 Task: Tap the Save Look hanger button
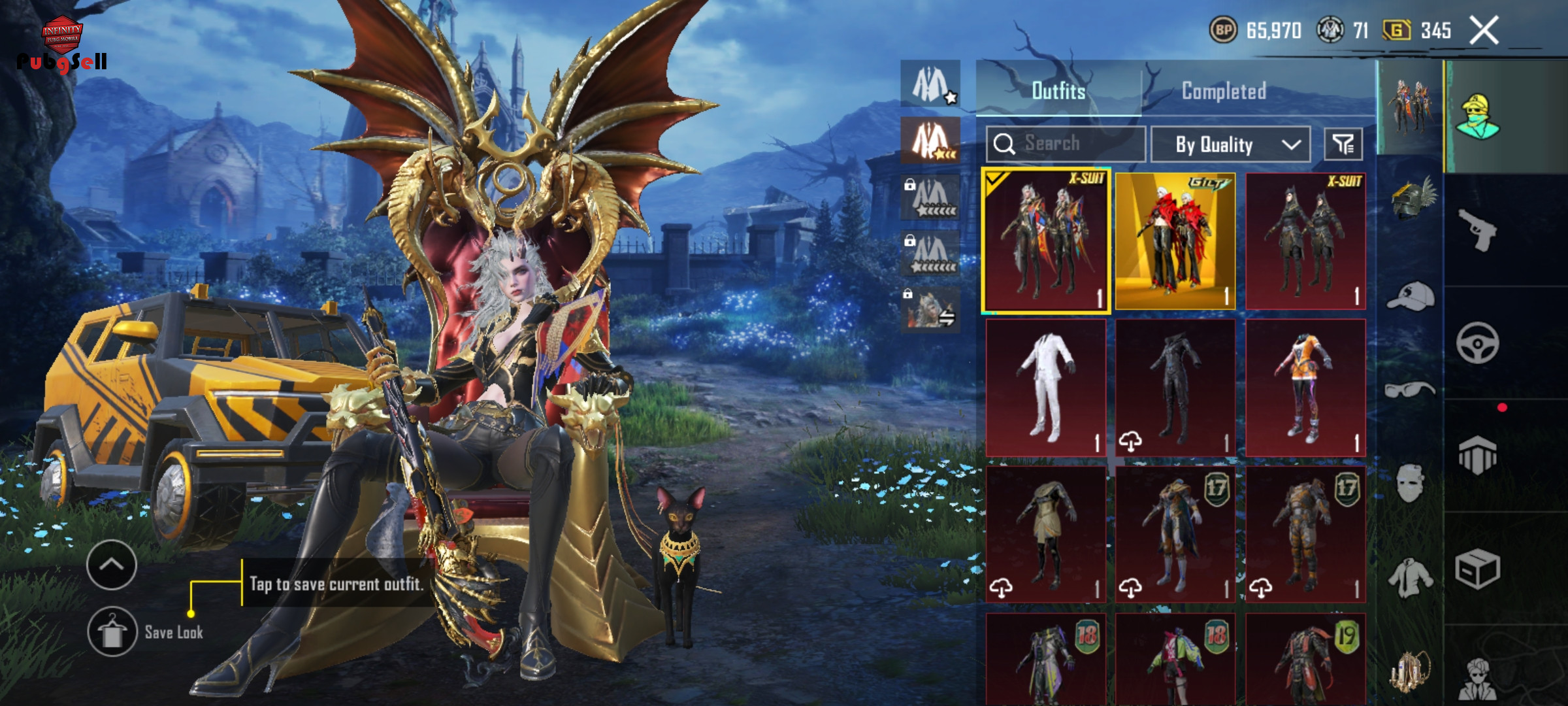coord(112,631)
